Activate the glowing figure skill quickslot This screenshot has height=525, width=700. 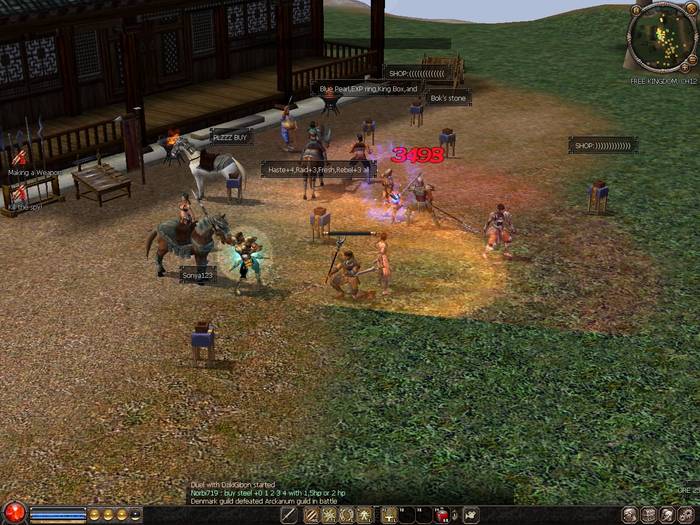(365, 515)
